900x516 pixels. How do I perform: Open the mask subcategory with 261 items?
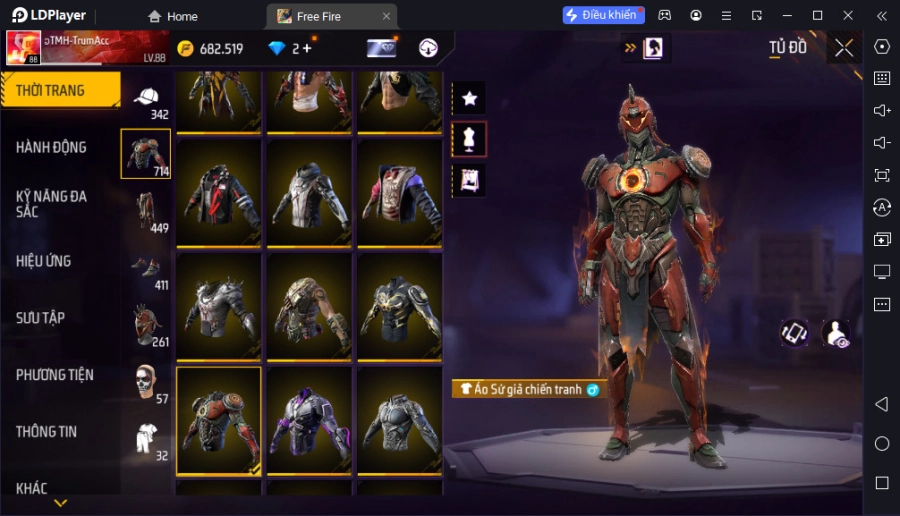(146, 325)
